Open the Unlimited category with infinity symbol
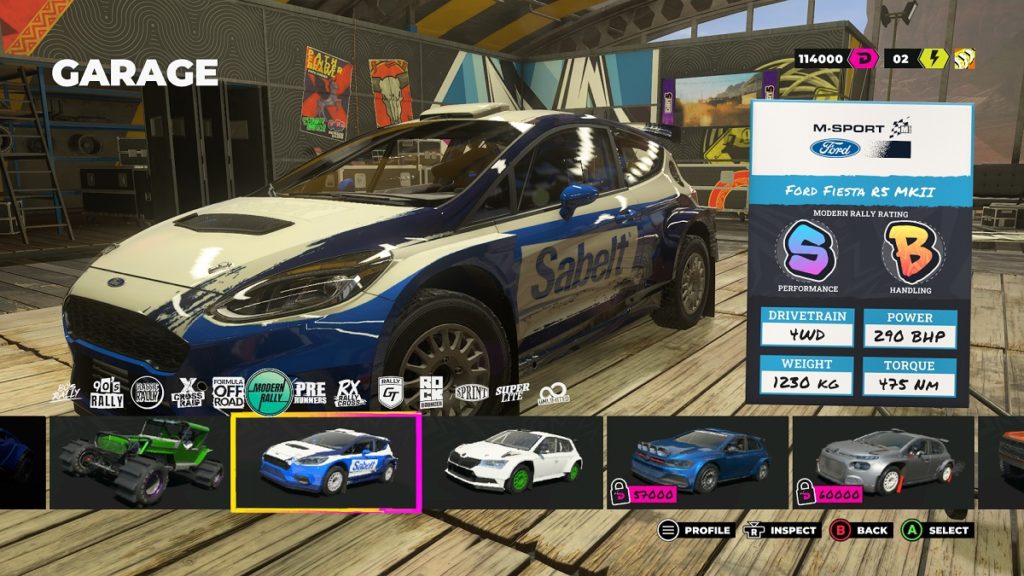This screenshot has width=1024, height=576. coord(553,393)
